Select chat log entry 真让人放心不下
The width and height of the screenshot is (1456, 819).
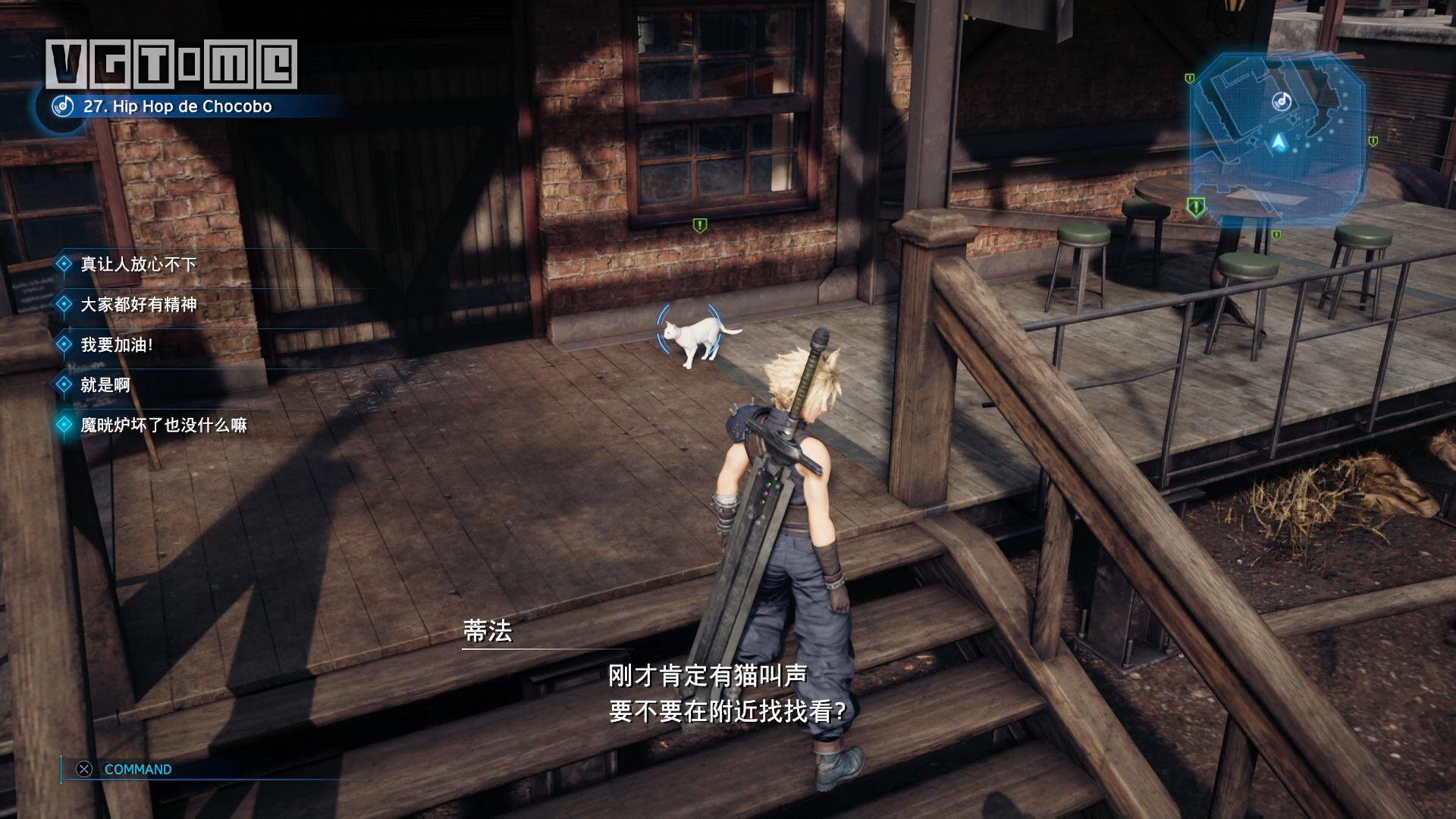[138, 264]
